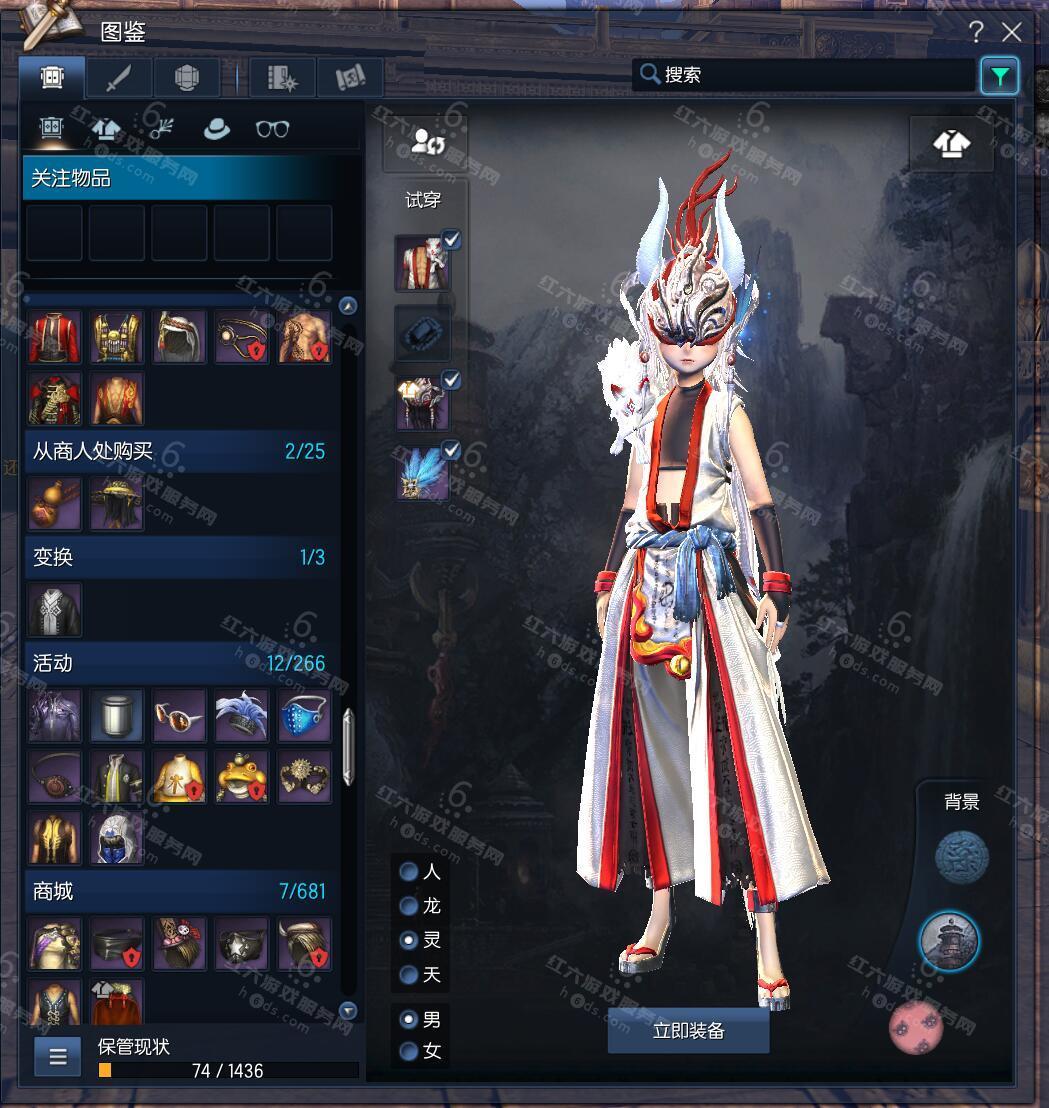Open the hamburger menu beside 保管现状
1049x1108 pixels.
pyautogui.click(x=57, y=1056)
